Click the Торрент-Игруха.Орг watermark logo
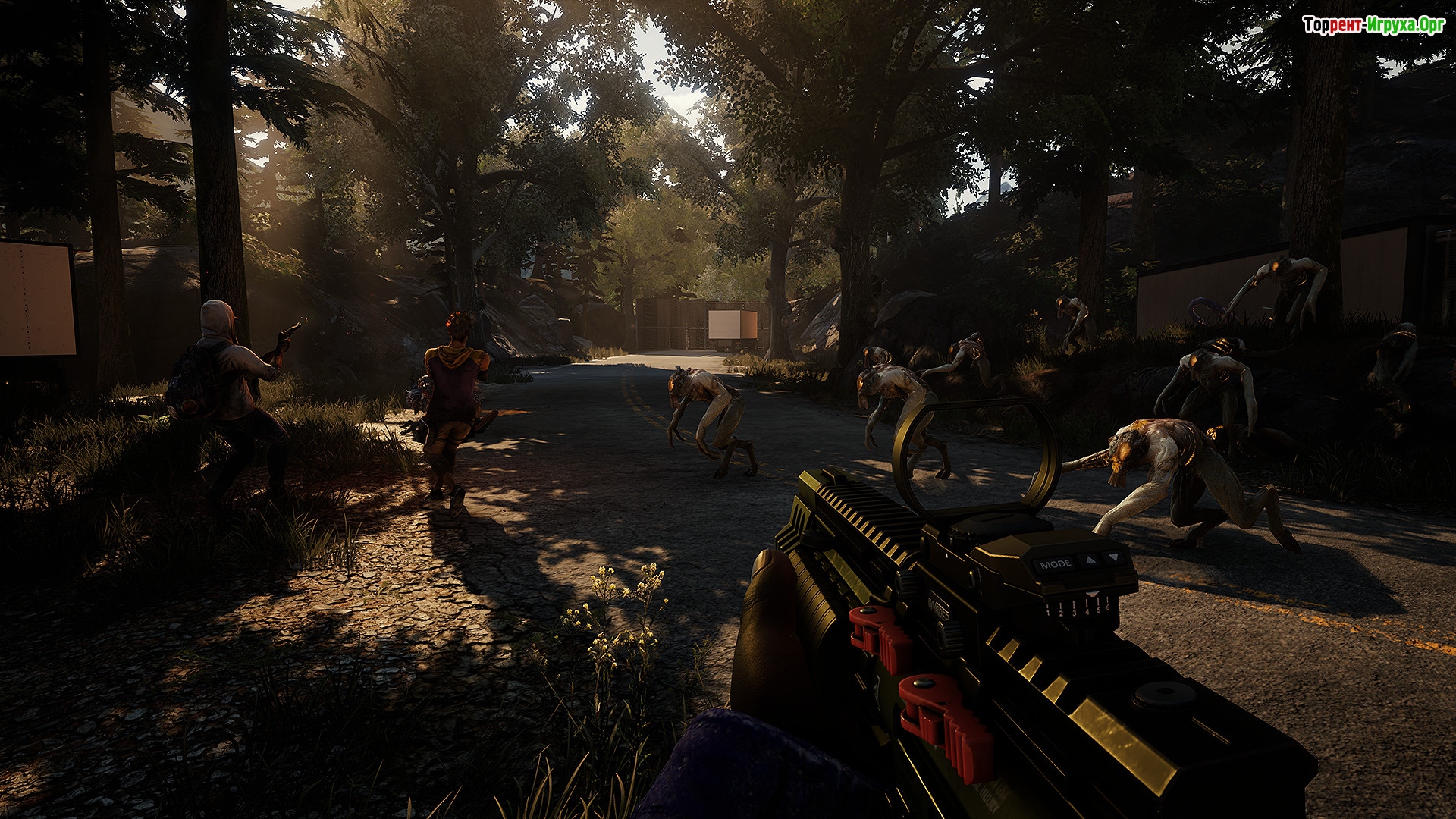1456x819 pixels. [1373, 25]
